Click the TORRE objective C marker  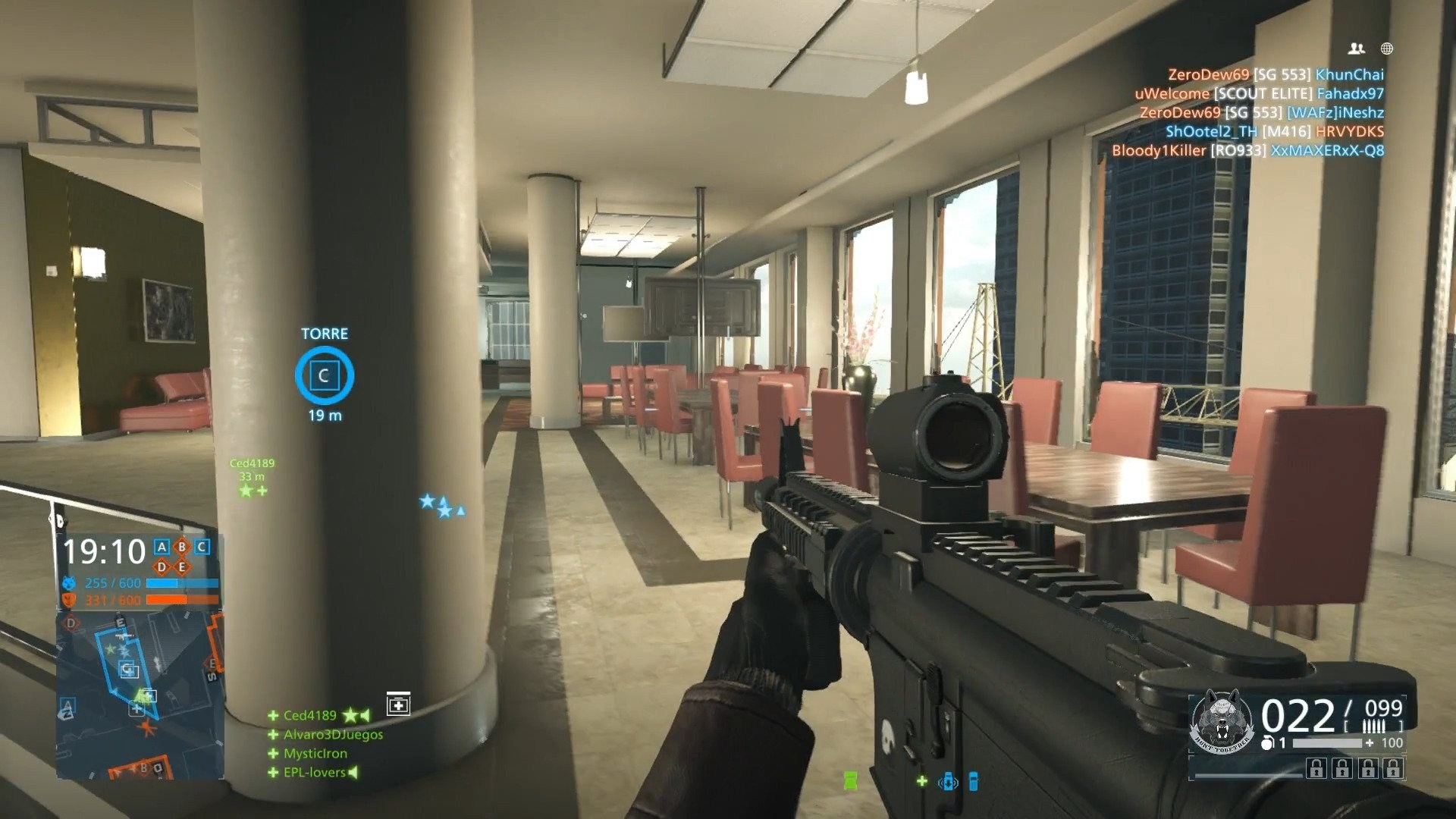click(324, 375)
